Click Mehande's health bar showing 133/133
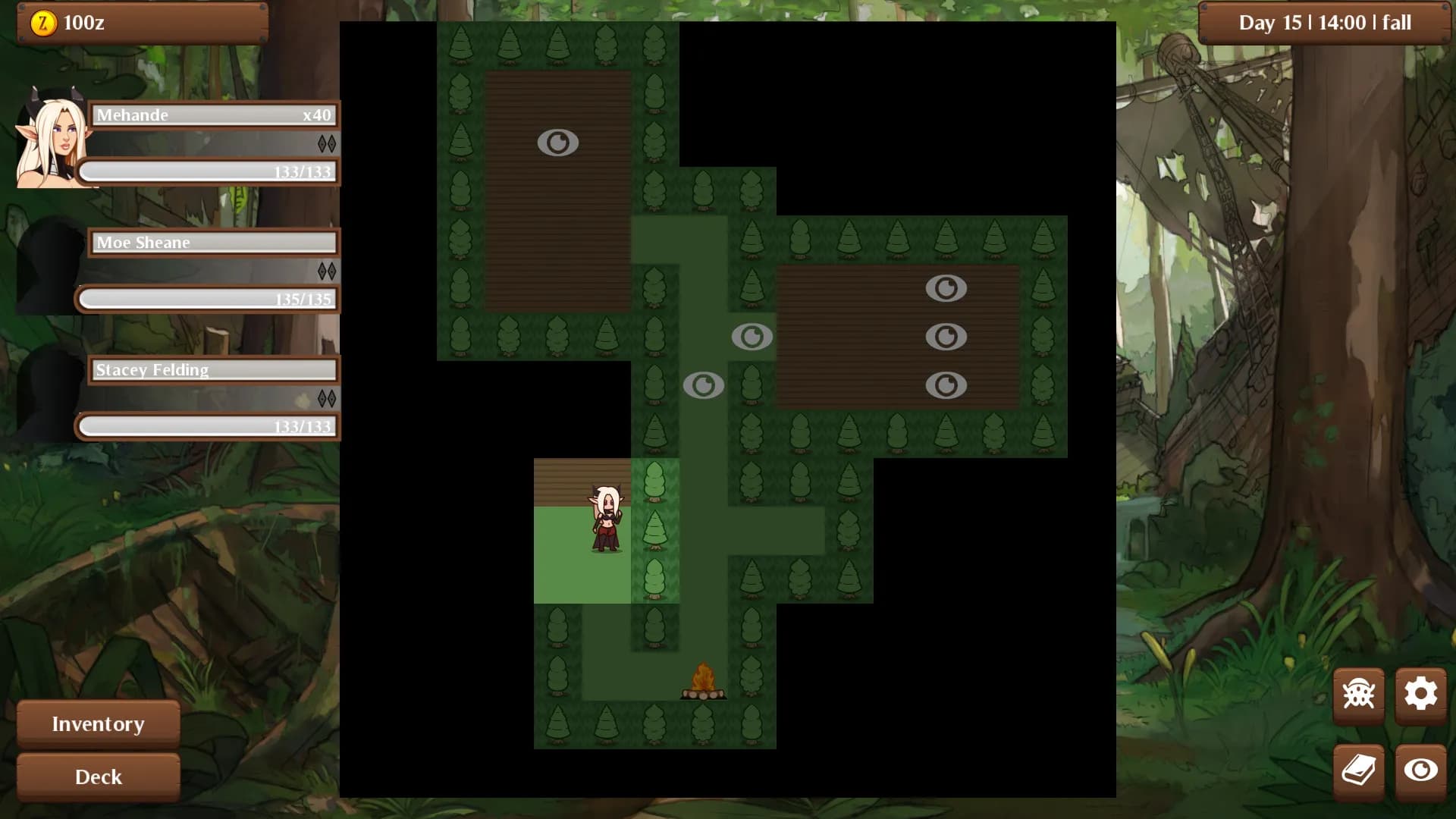This screenshot has width=1456, height=819. coord(208,171)
